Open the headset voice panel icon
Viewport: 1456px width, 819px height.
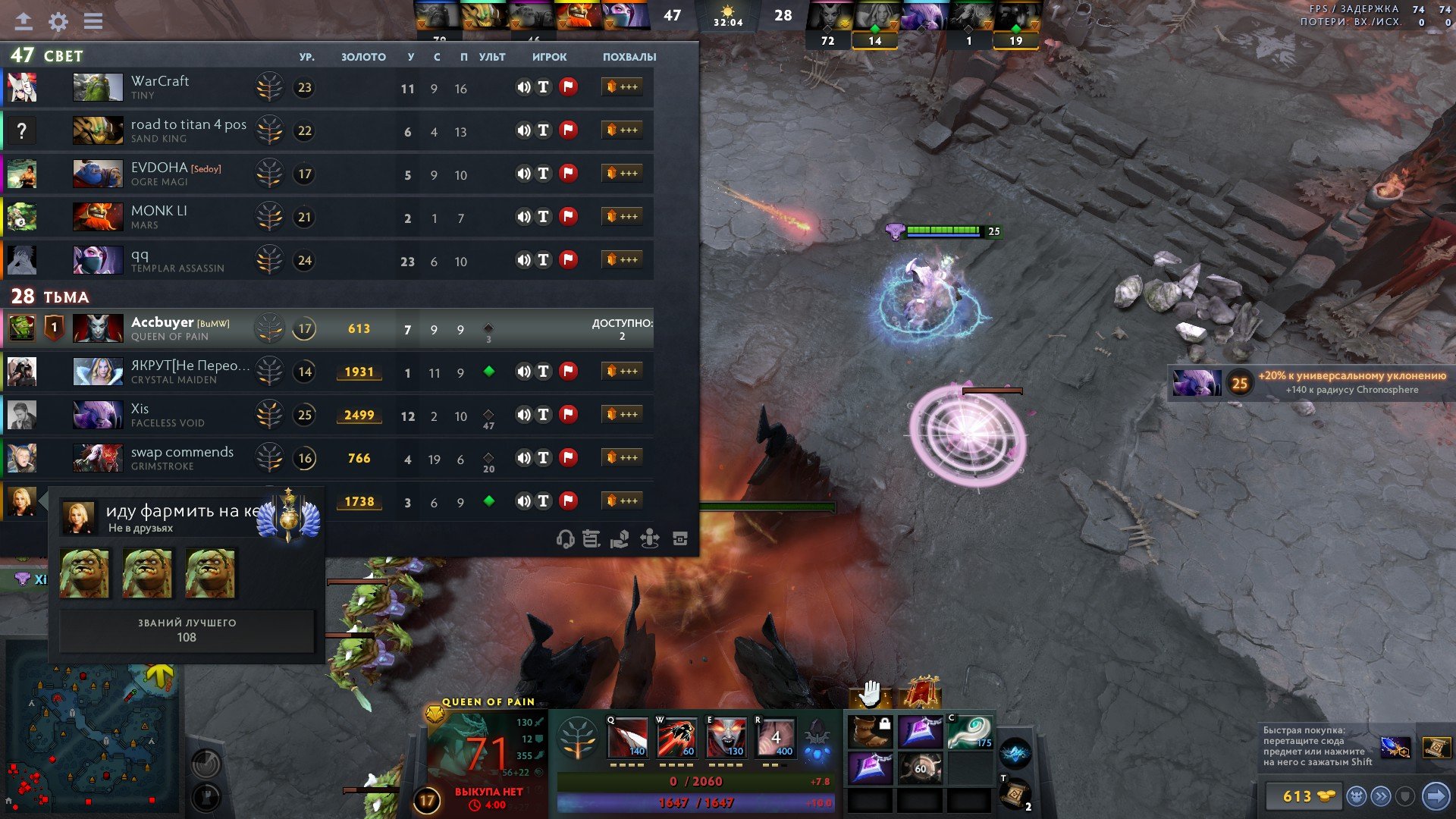[564, 539]
